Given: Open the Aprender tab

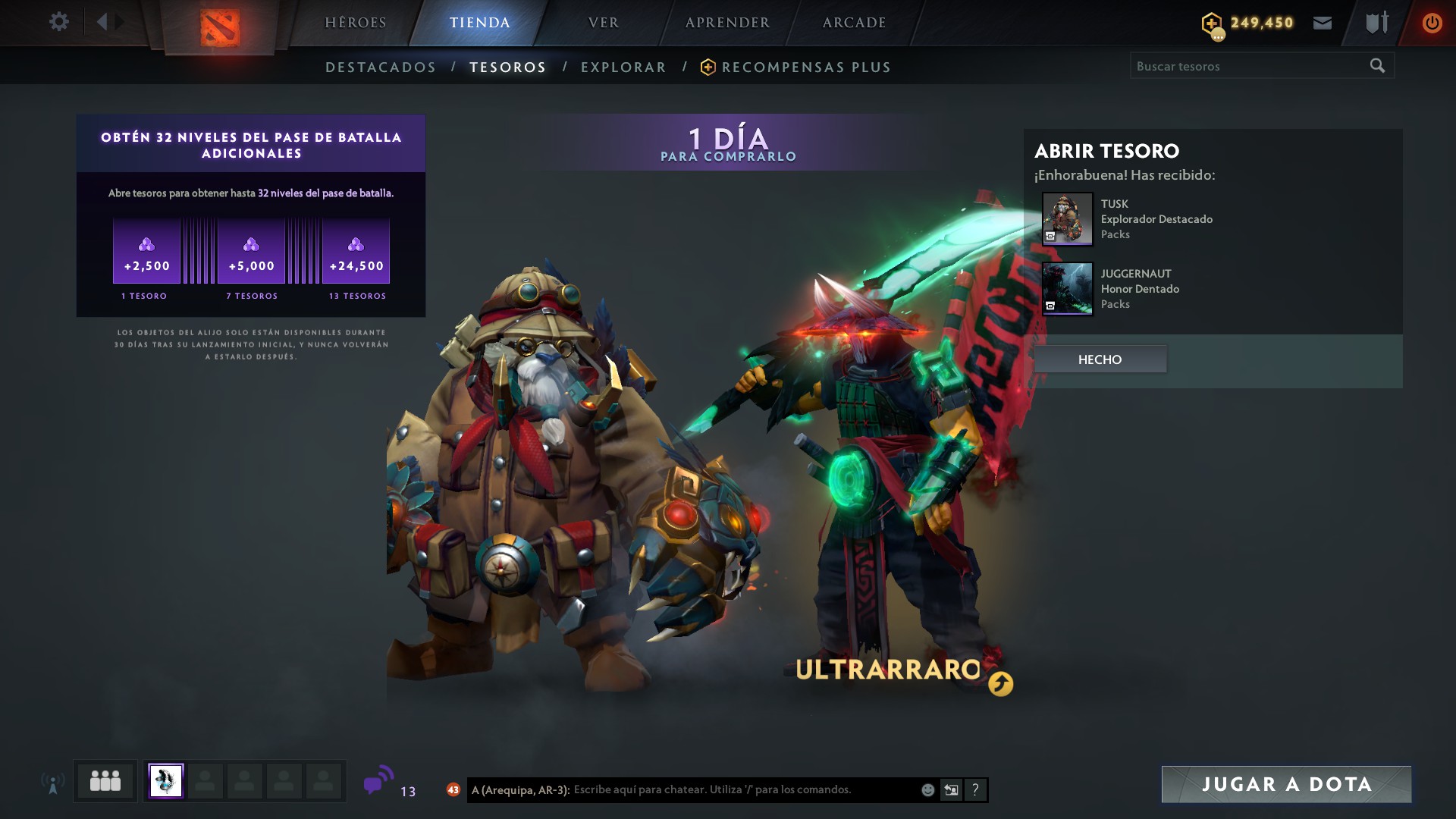Looking at the screenshot, I should pyautogui.click(x=727, y=23).
